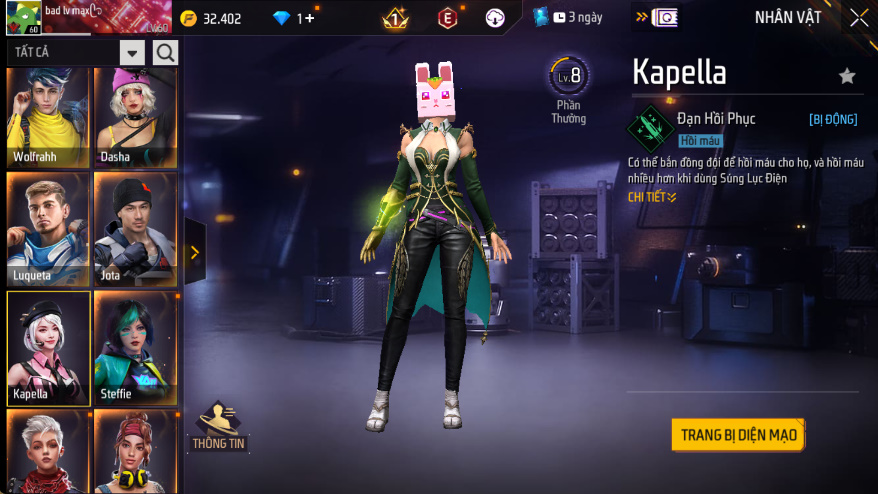Open the Lv.8 Phần Thưởng rewards
The image size is (878, 494).
click(569, 90)
